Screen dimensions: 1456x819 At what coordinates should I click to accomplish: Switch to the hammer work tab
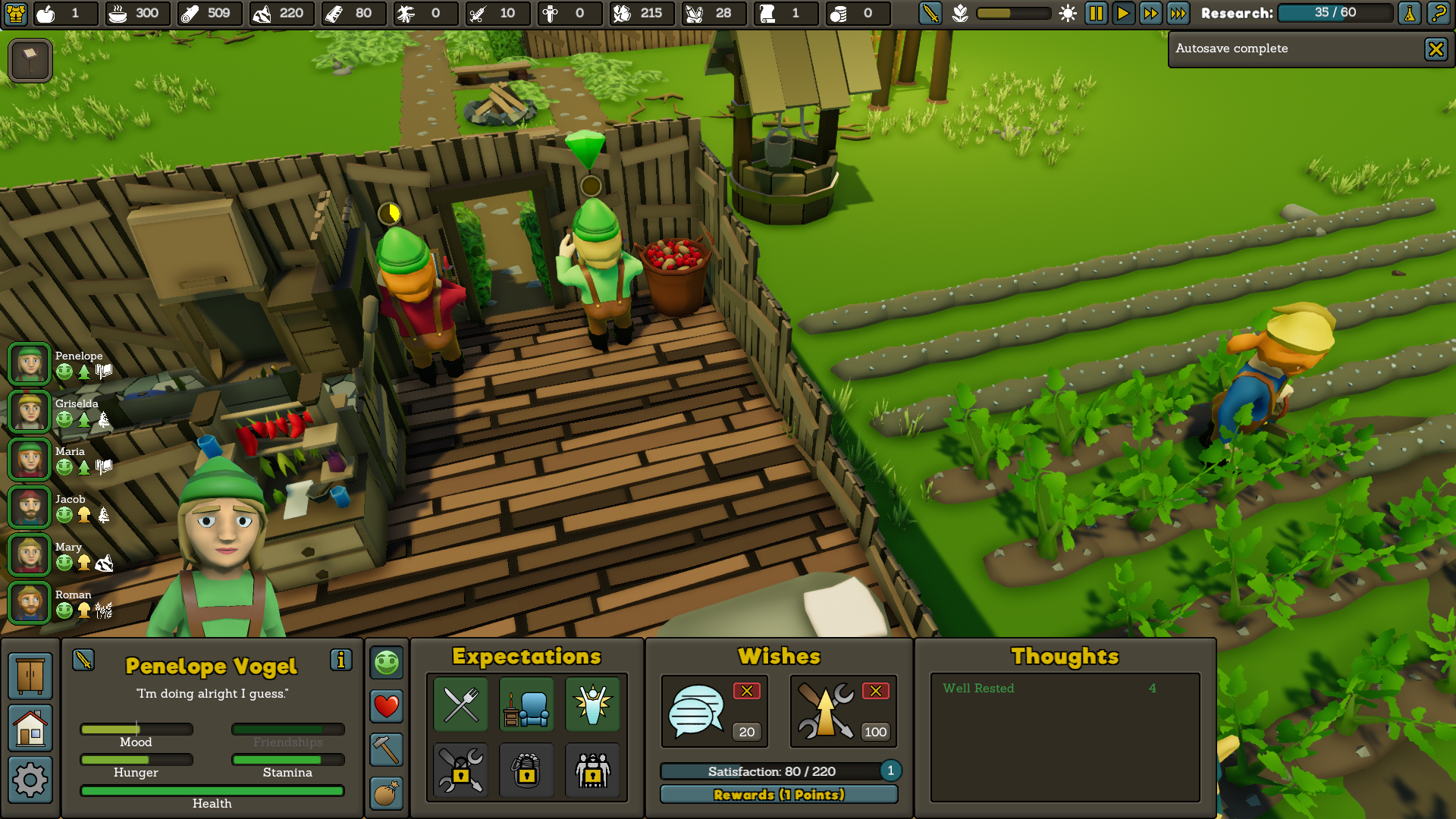(x=386, y=750)
